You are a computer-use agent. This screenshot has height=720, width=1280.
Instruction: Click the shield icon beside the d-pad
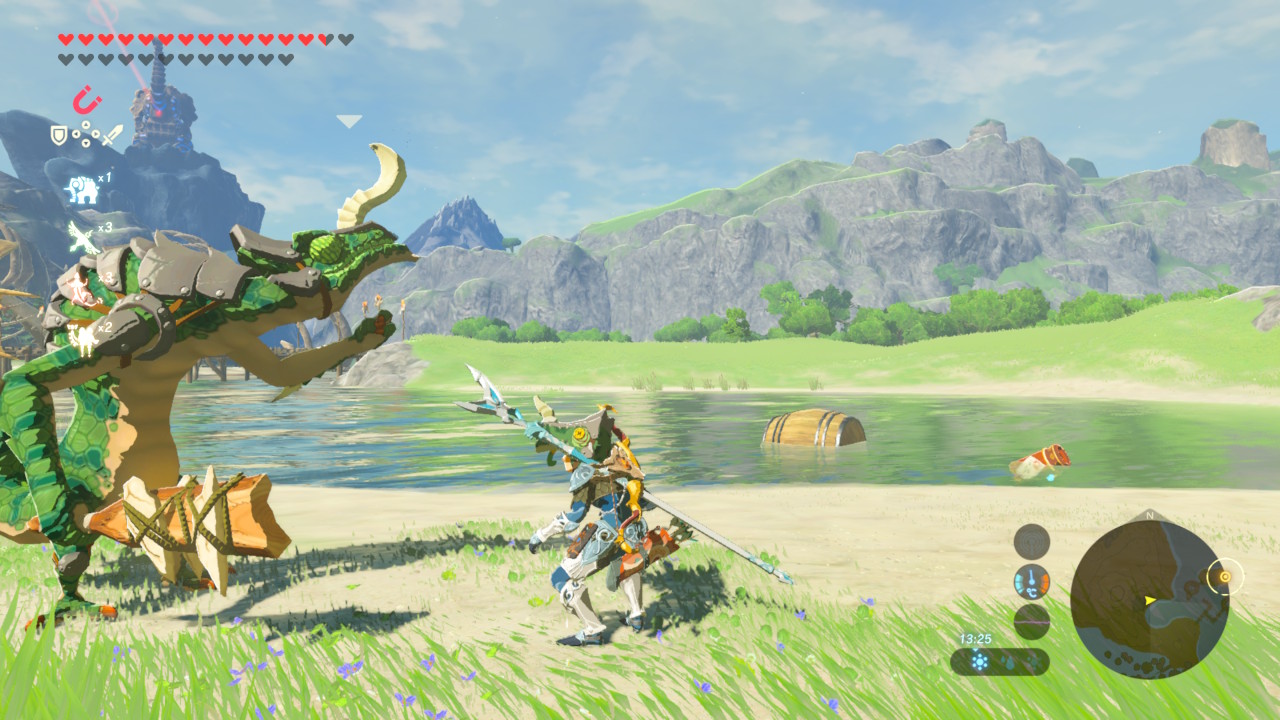[x=59, y=134]
